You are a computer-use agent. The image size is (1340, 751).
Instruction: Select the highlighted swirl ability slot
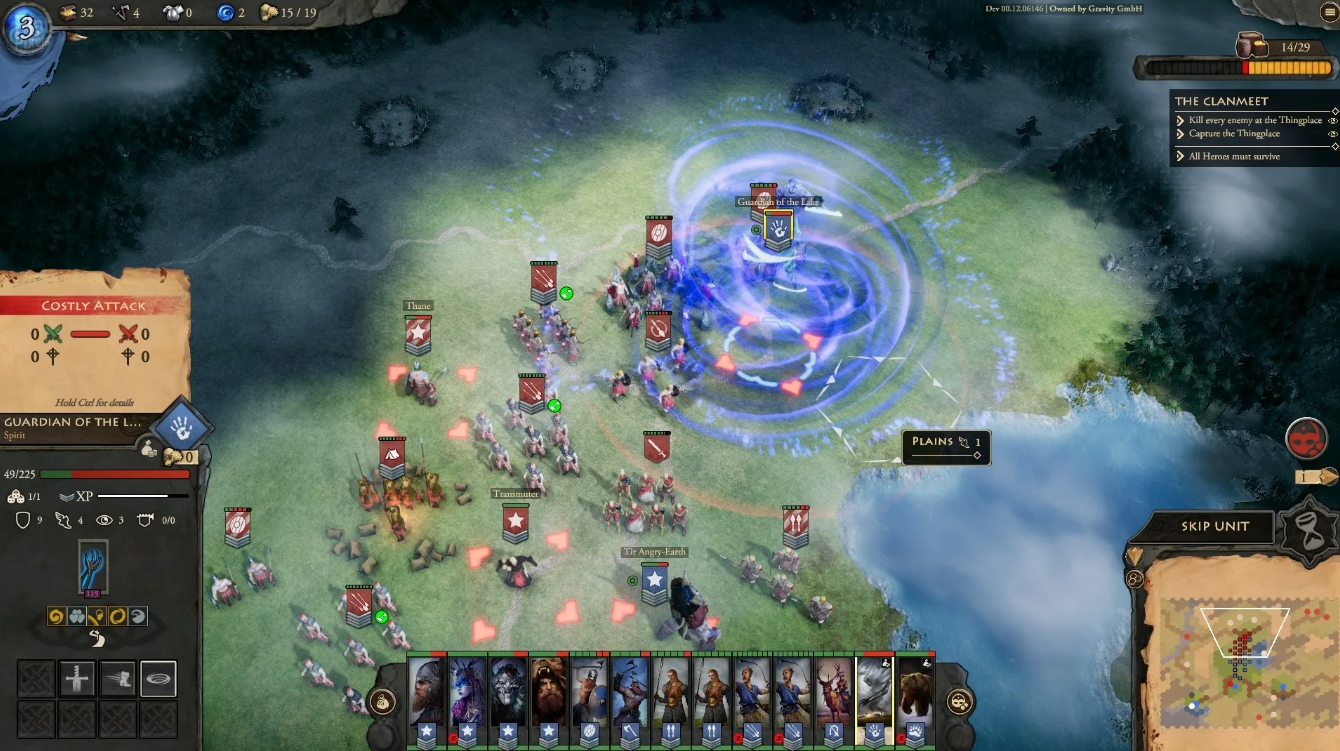tap(158, 678)
